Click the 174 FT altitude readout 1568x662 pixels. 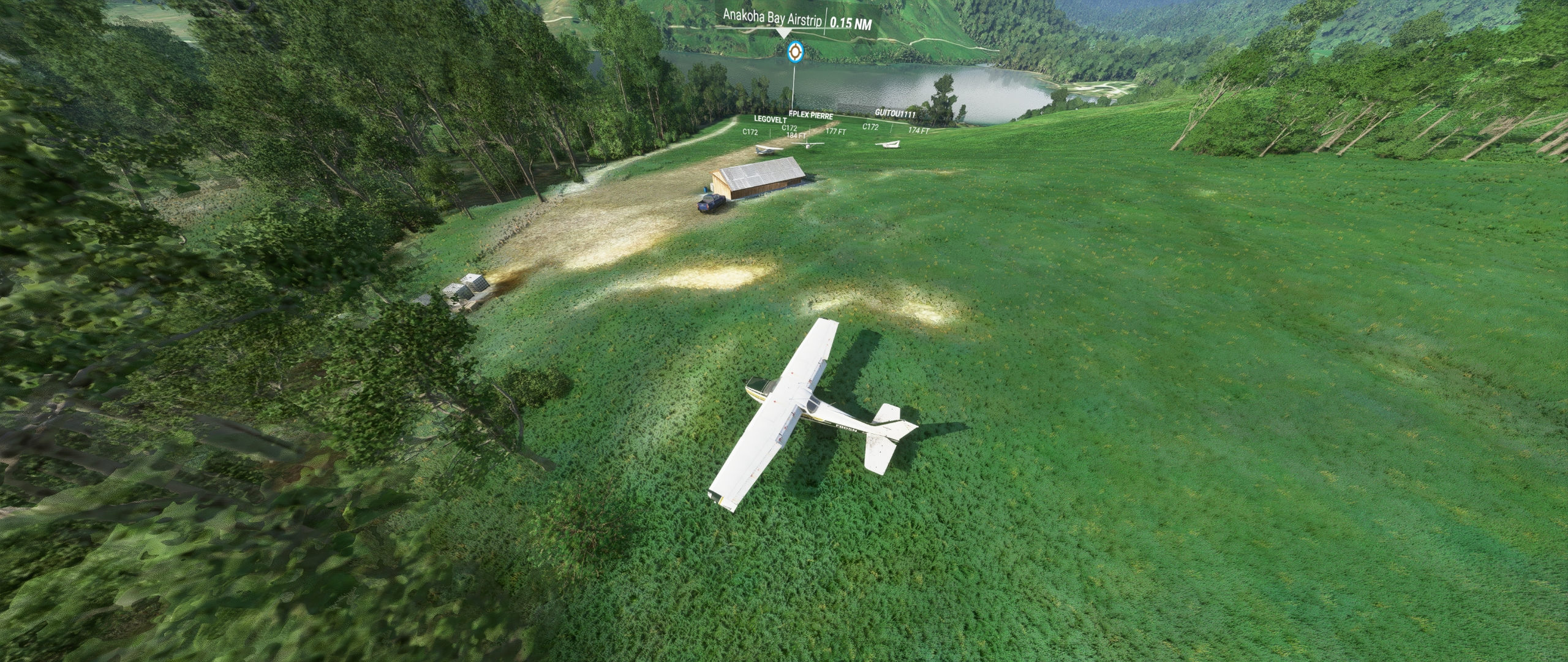point(919,130)
